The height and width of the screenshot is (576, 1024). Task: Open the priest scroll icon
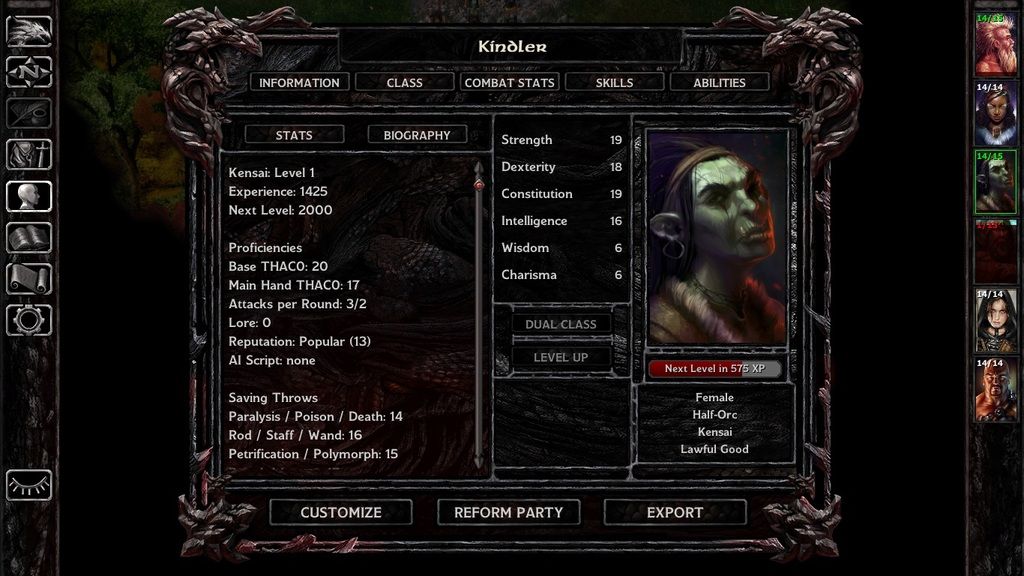pos(29,279)
